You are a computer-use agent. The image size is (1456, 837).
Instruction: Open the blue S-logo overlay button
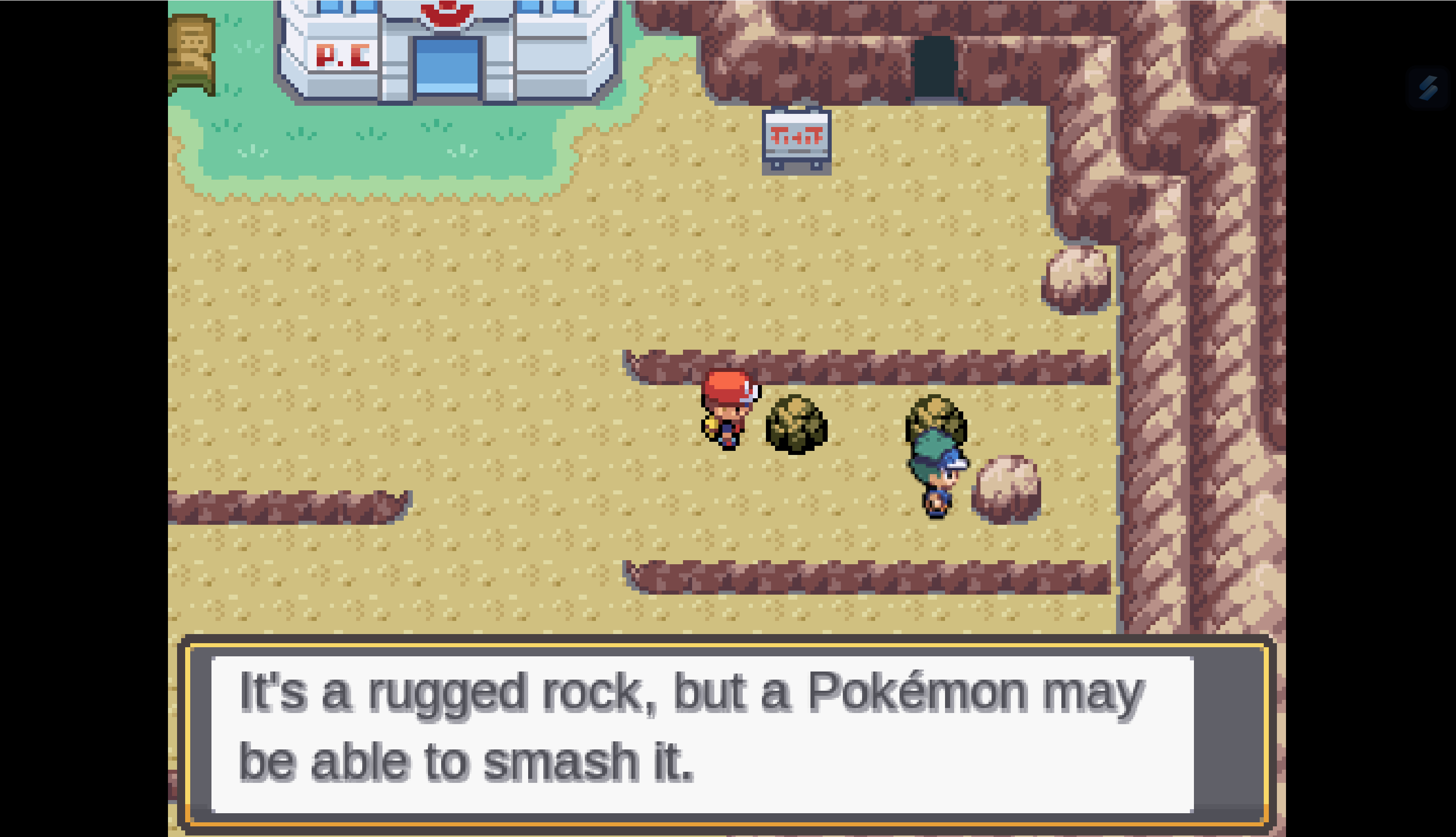click(1427, 88)
